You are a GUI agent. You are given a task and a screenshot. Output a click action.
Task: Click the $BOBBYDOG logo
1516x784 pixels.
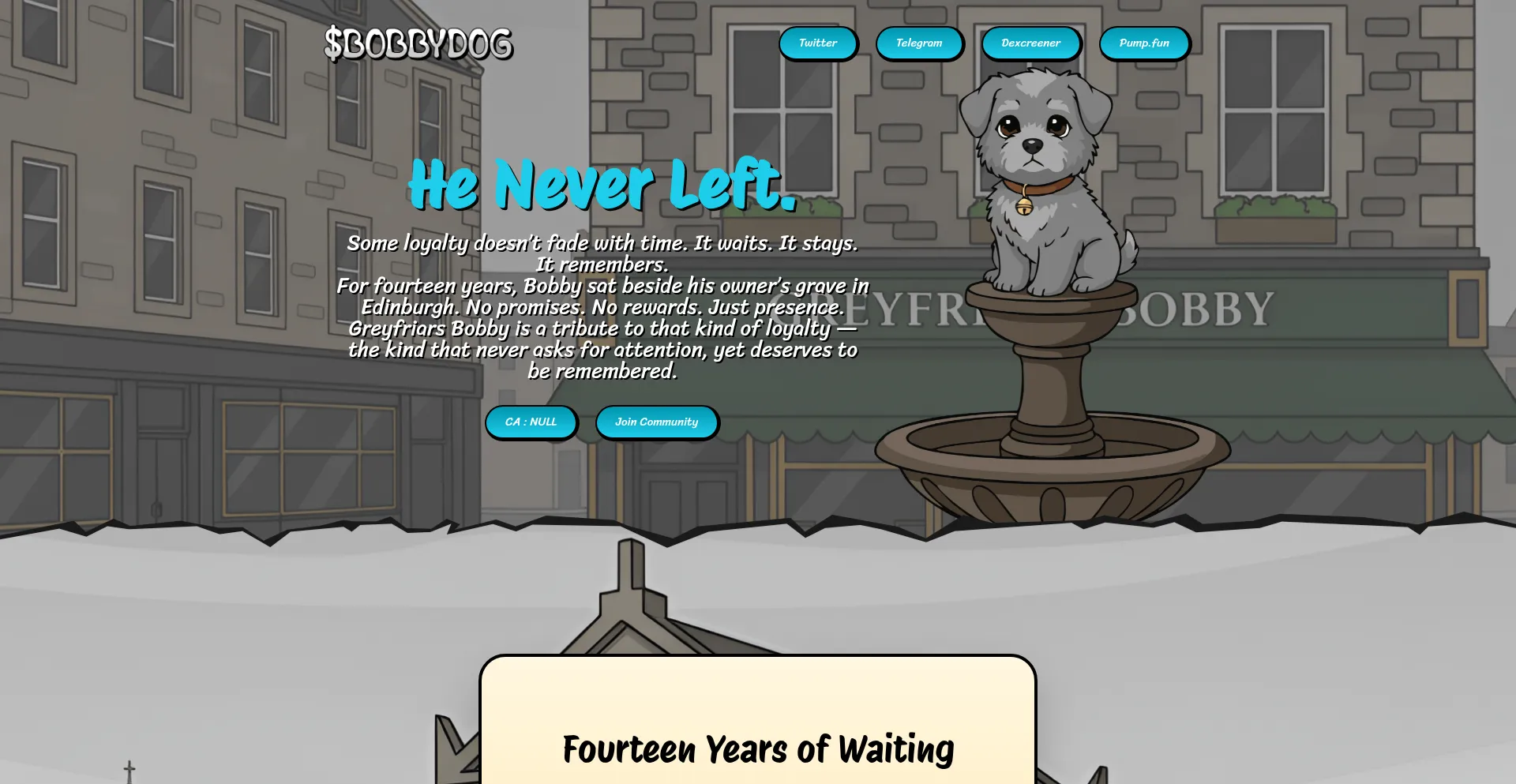pyautogui.click(x=420, y=45)
